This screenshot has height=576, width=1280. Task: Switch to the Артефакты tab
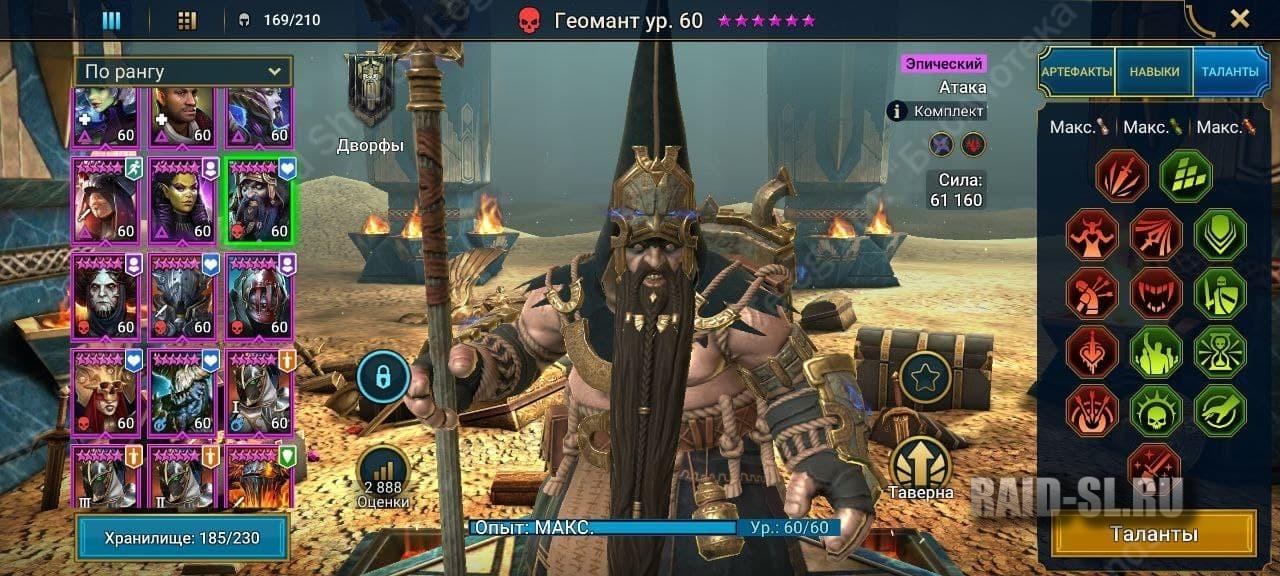pyautogui.click(x=1076, y=72)
